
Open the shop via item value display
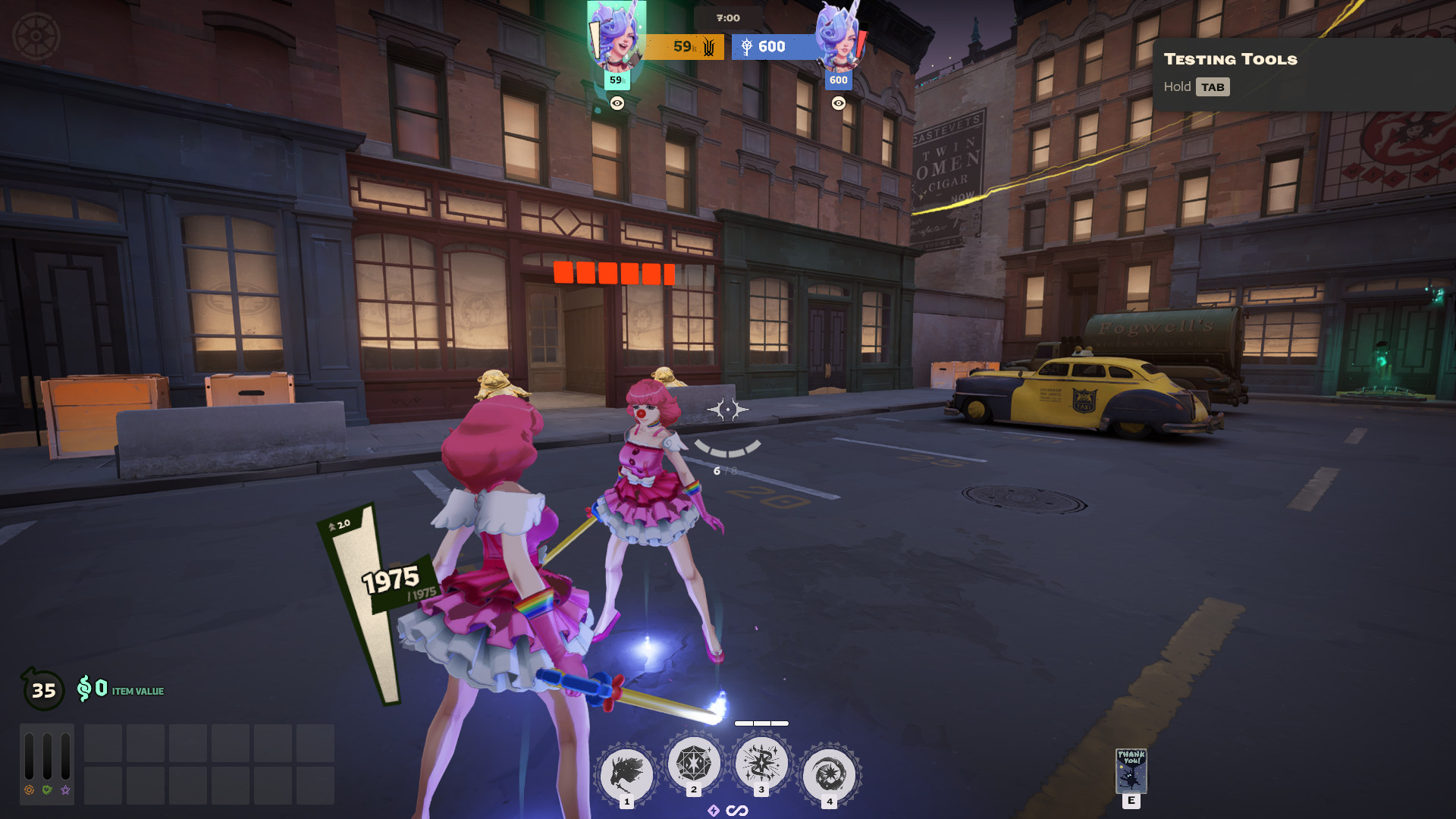point(121,689)
